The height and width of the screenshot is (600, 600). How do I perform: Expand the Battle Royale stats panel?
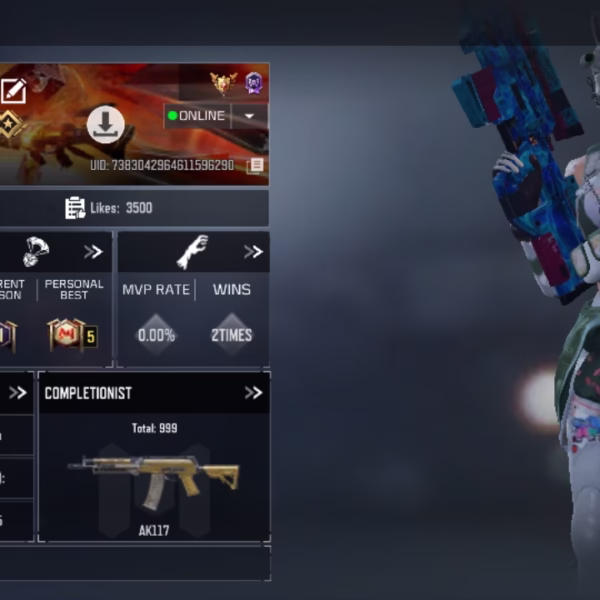[x=93, y=252]
